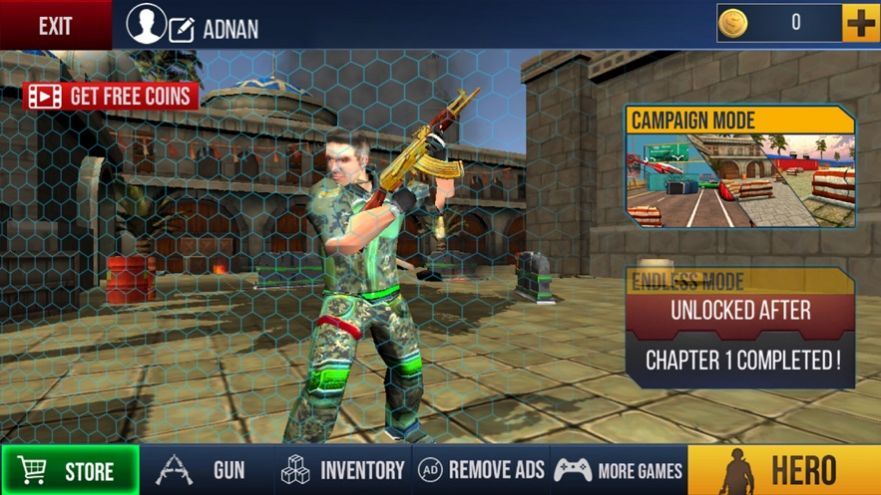
Task: Start Campaign Mode
Action: point(740,167)
